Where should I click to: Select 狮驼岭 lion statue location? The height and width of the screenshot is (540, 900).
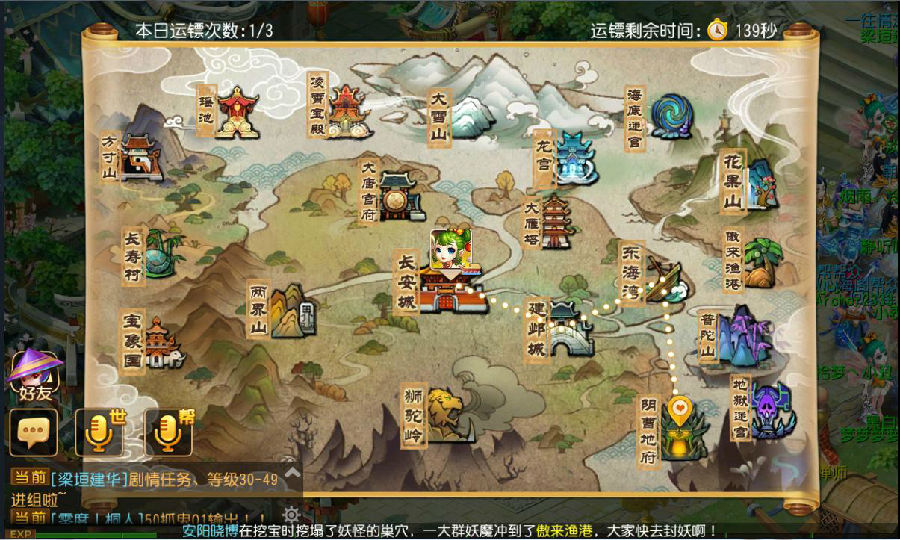click(449, 414)
